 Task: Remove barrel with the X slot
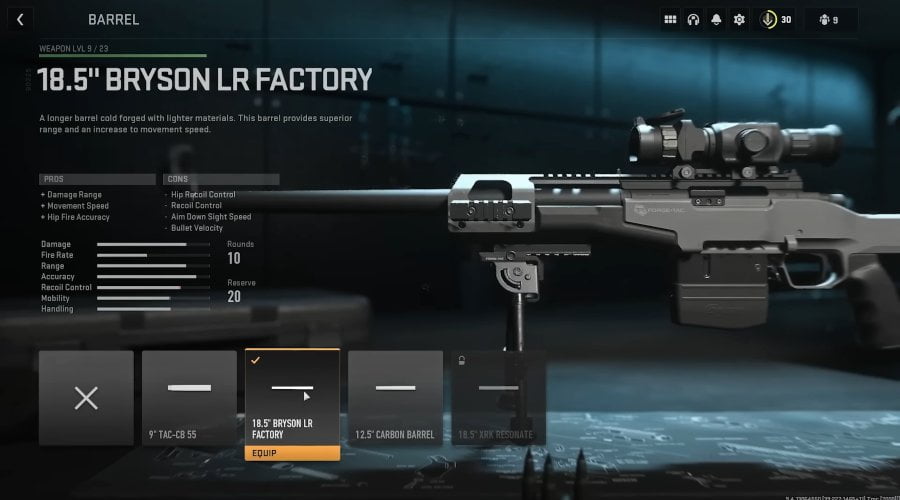[86, 397]
